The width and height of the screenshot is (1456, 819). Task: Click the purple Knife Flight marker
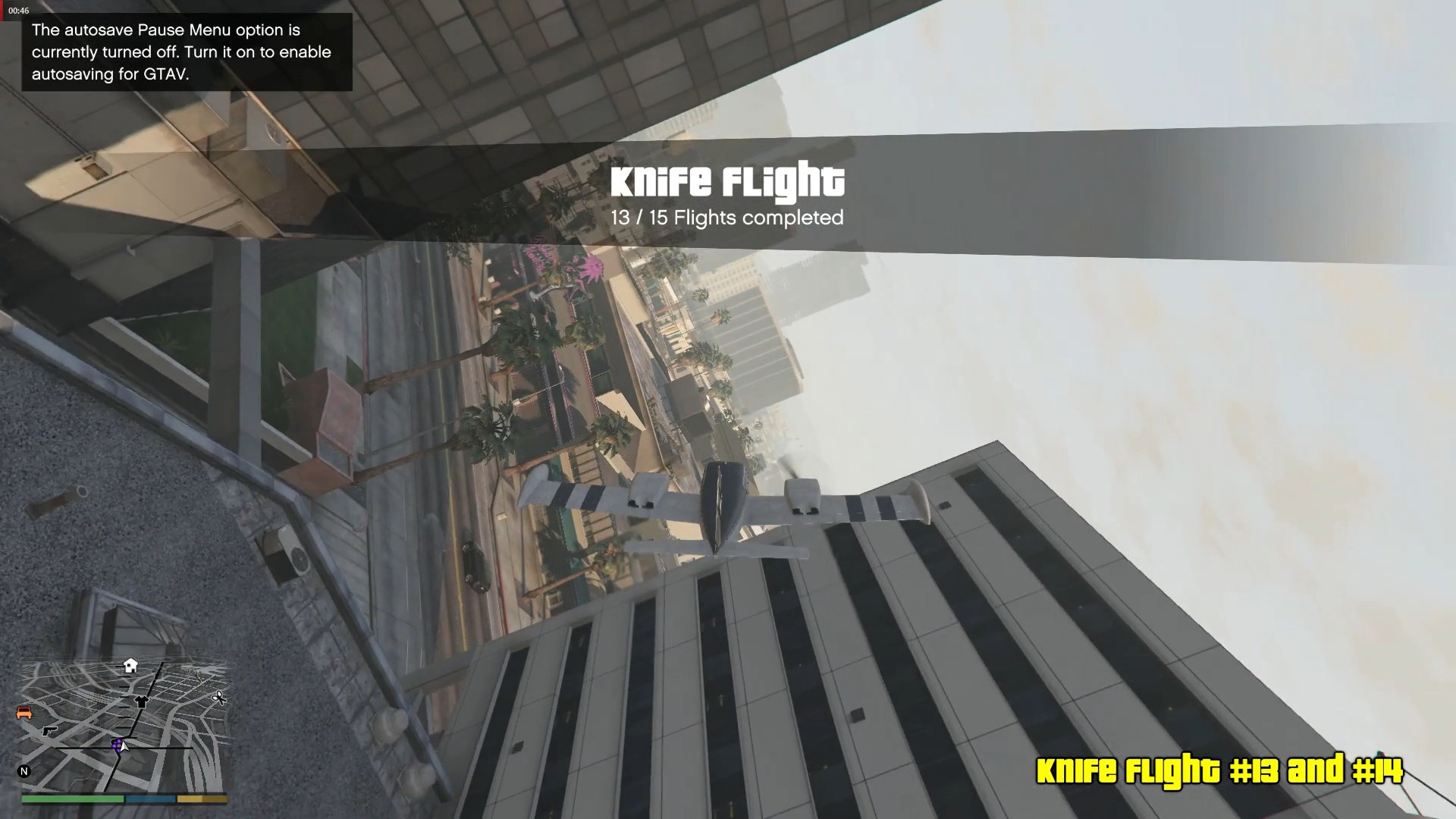tap(117, 745)
